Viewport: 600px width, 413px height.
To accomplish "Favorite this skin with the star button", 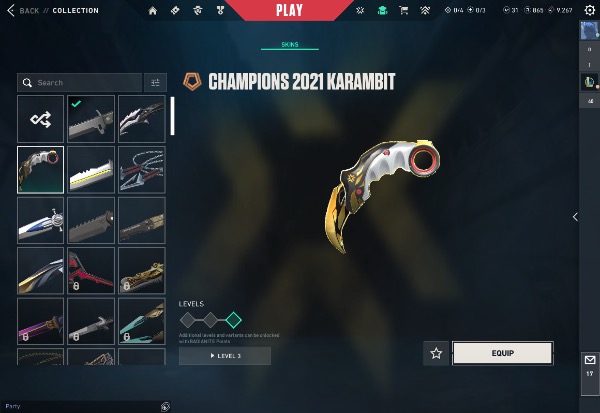I will (436, 352).
